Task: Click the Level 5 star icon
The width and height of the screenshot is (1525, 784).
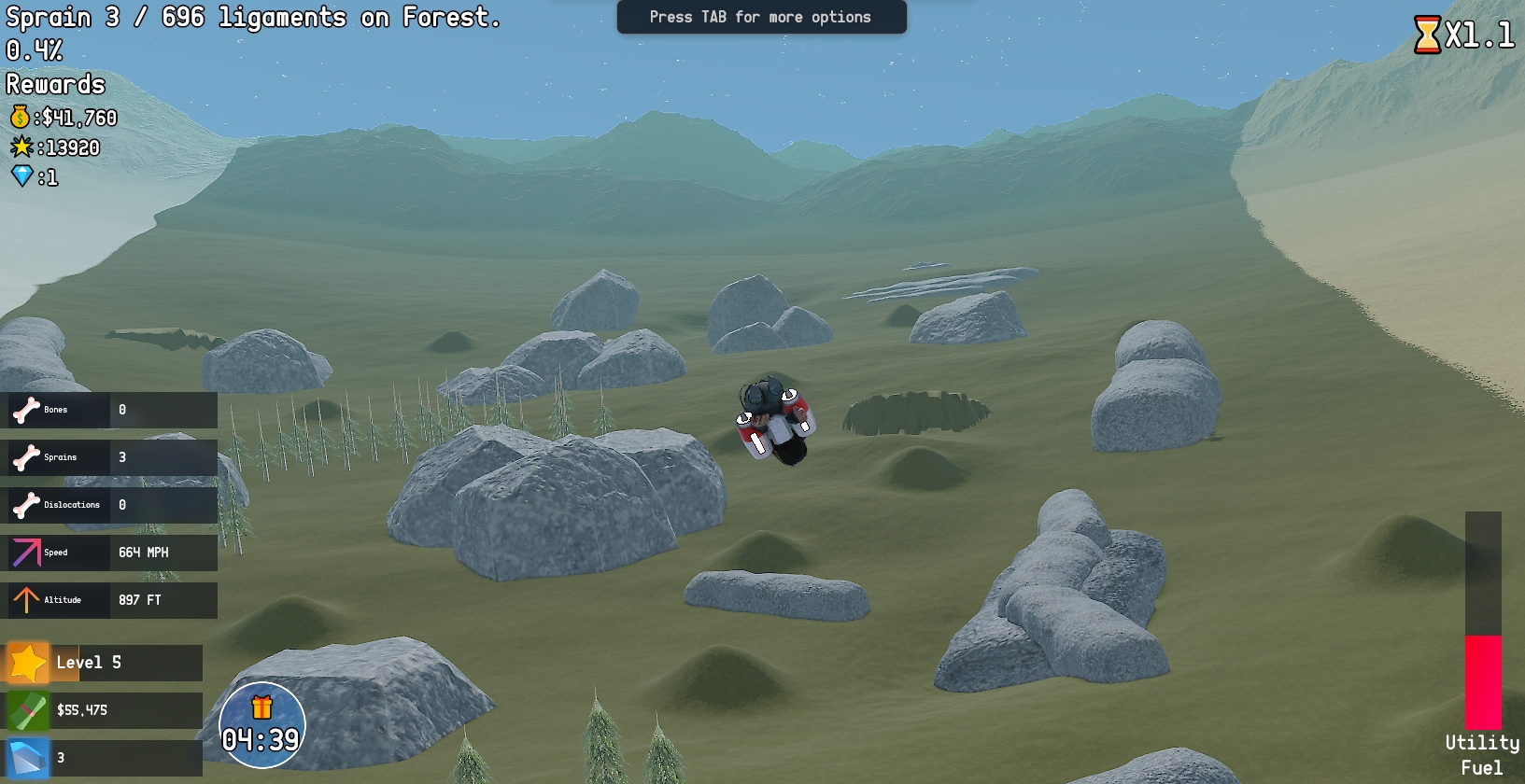Action: pyautogui.click(x=28, y=663)
